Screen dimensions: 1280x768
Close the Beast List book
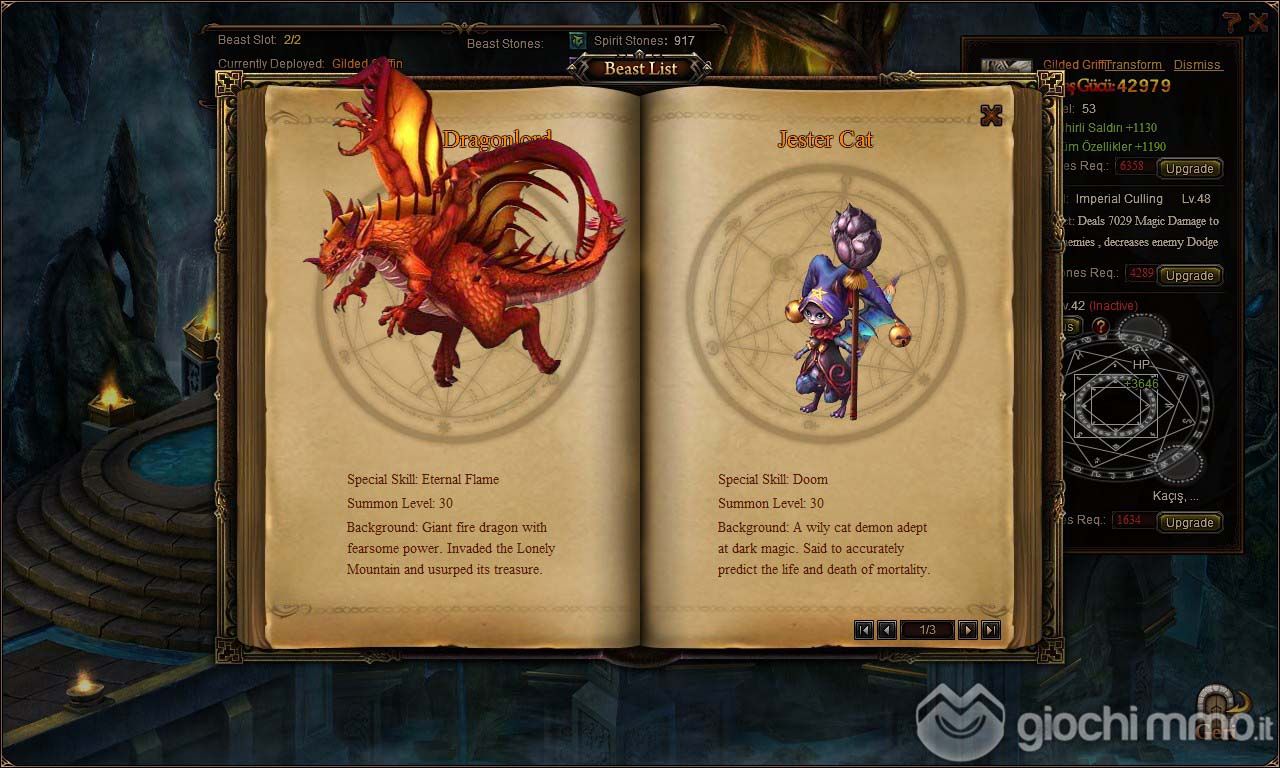tap(991, 115)
